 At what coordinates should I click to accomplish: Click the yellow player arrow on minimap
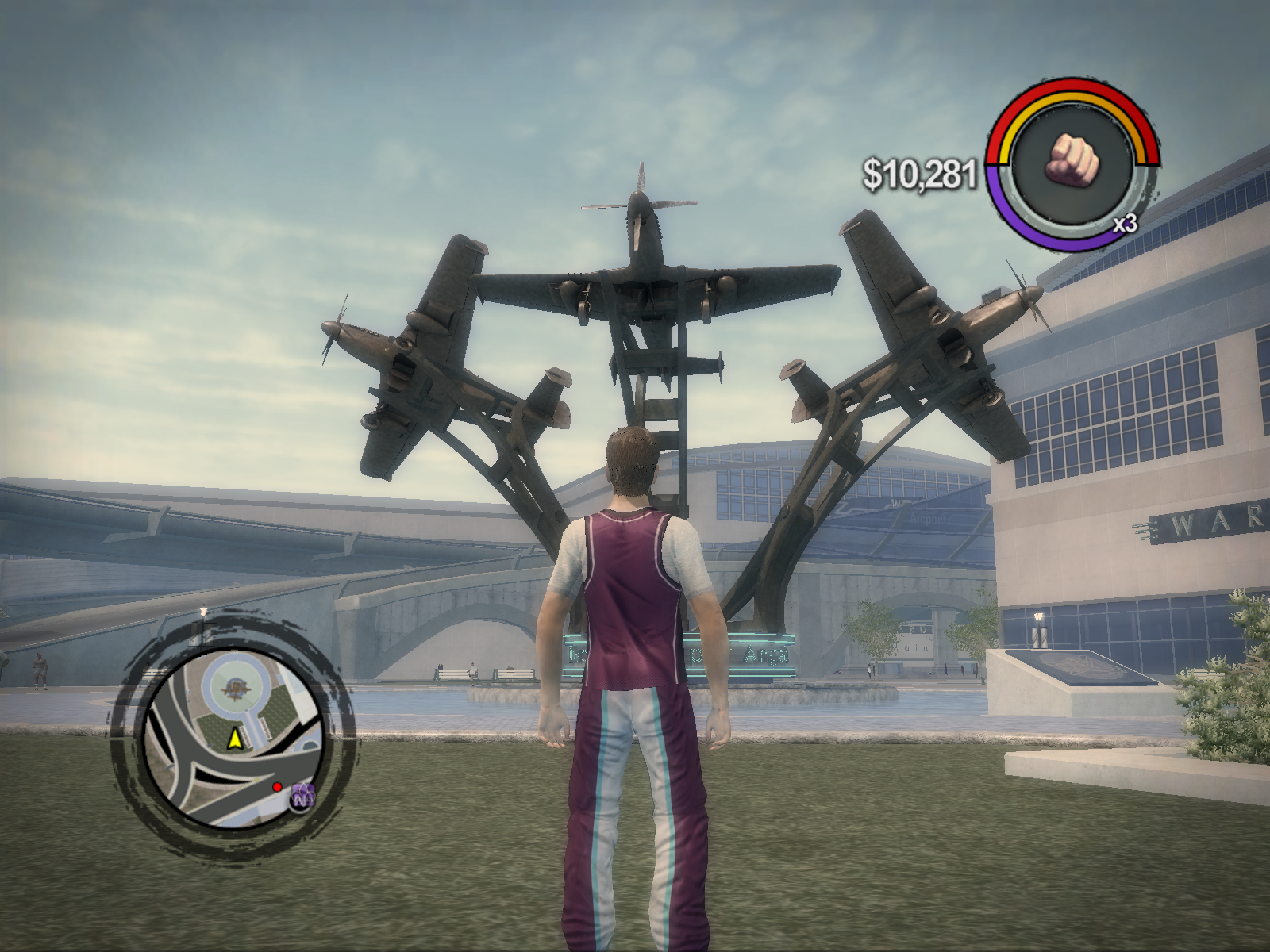coord(234,739)
